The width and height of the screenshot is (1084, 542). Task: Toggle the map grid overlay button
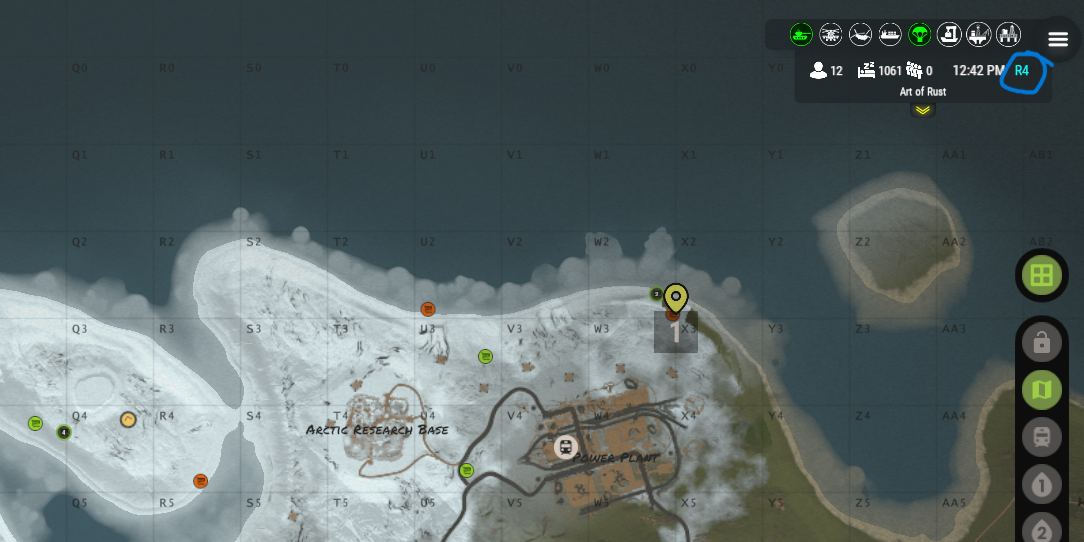point(1041,275)
